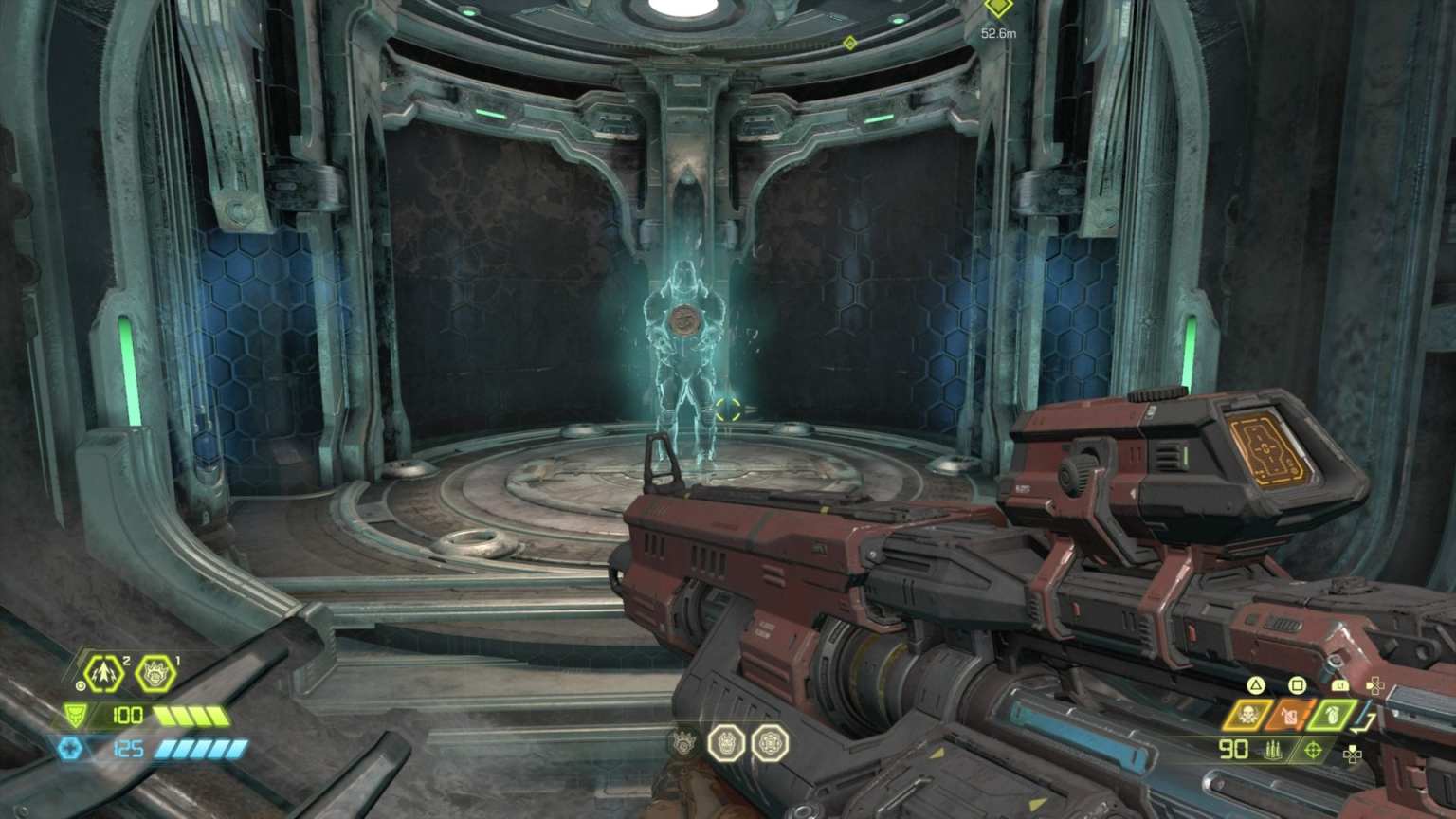
Task: Click the square button prompt icon
Action: pyautogui.click(x=1296, y=685)
